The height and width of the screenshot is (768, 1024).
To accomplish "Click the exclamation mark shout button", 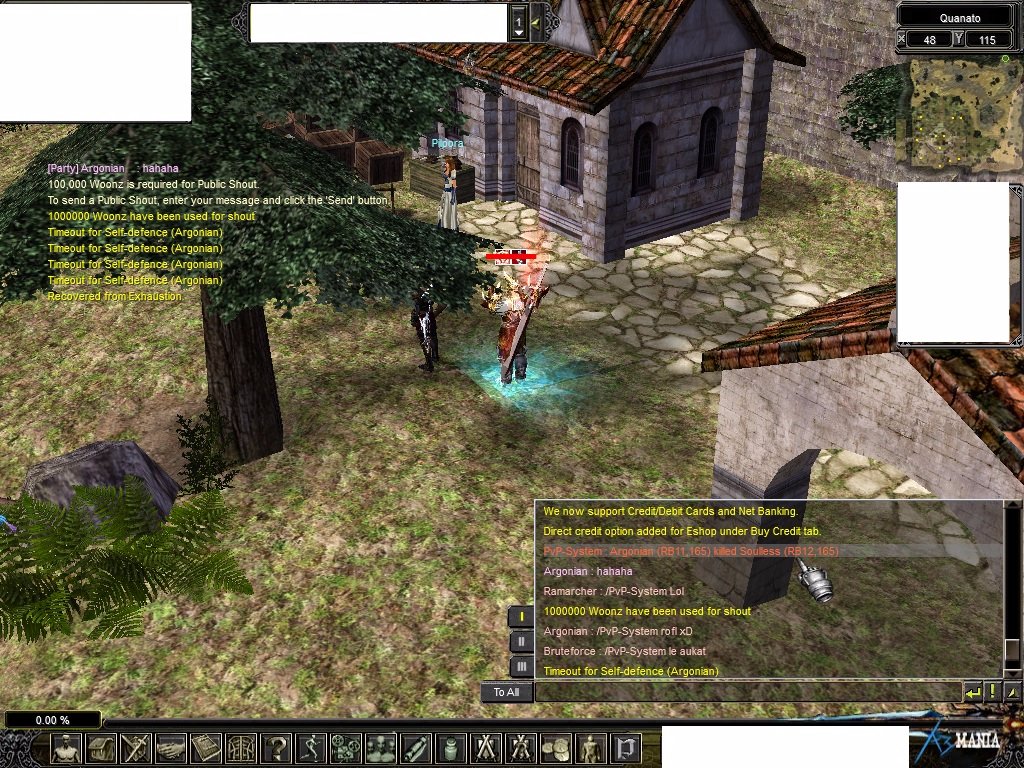I will point(993,692).
